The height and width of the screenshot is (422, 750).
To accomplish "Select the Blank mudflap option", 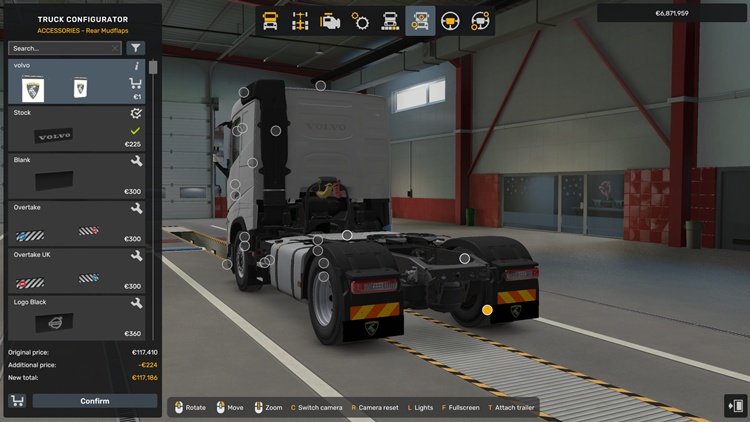I will [x=70, y=176].
